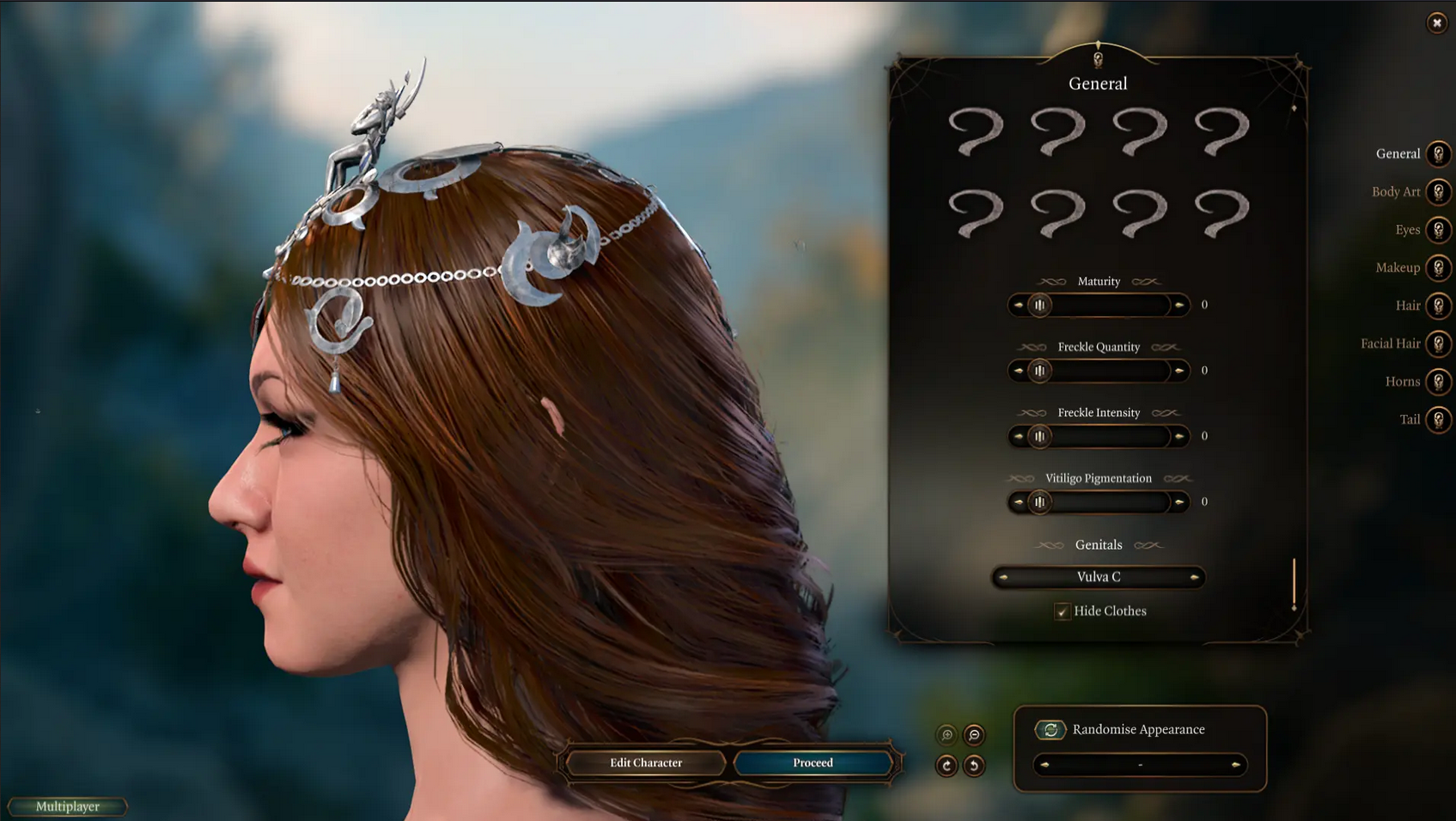
Task: Select the Tail category icon
Action: pos(1439,419)
